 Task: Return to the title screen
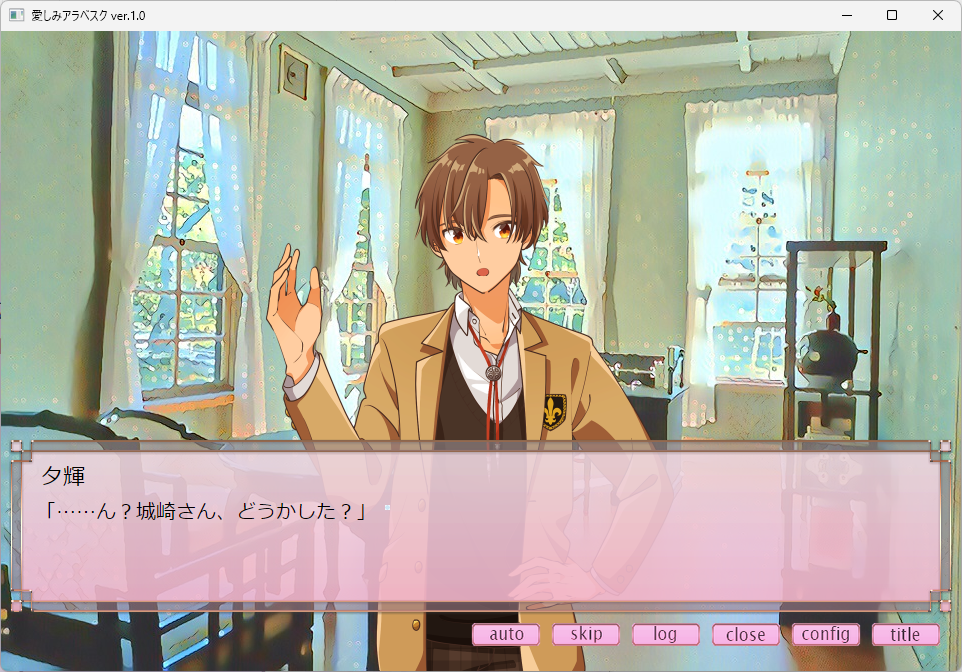click(x=905, y=634)
